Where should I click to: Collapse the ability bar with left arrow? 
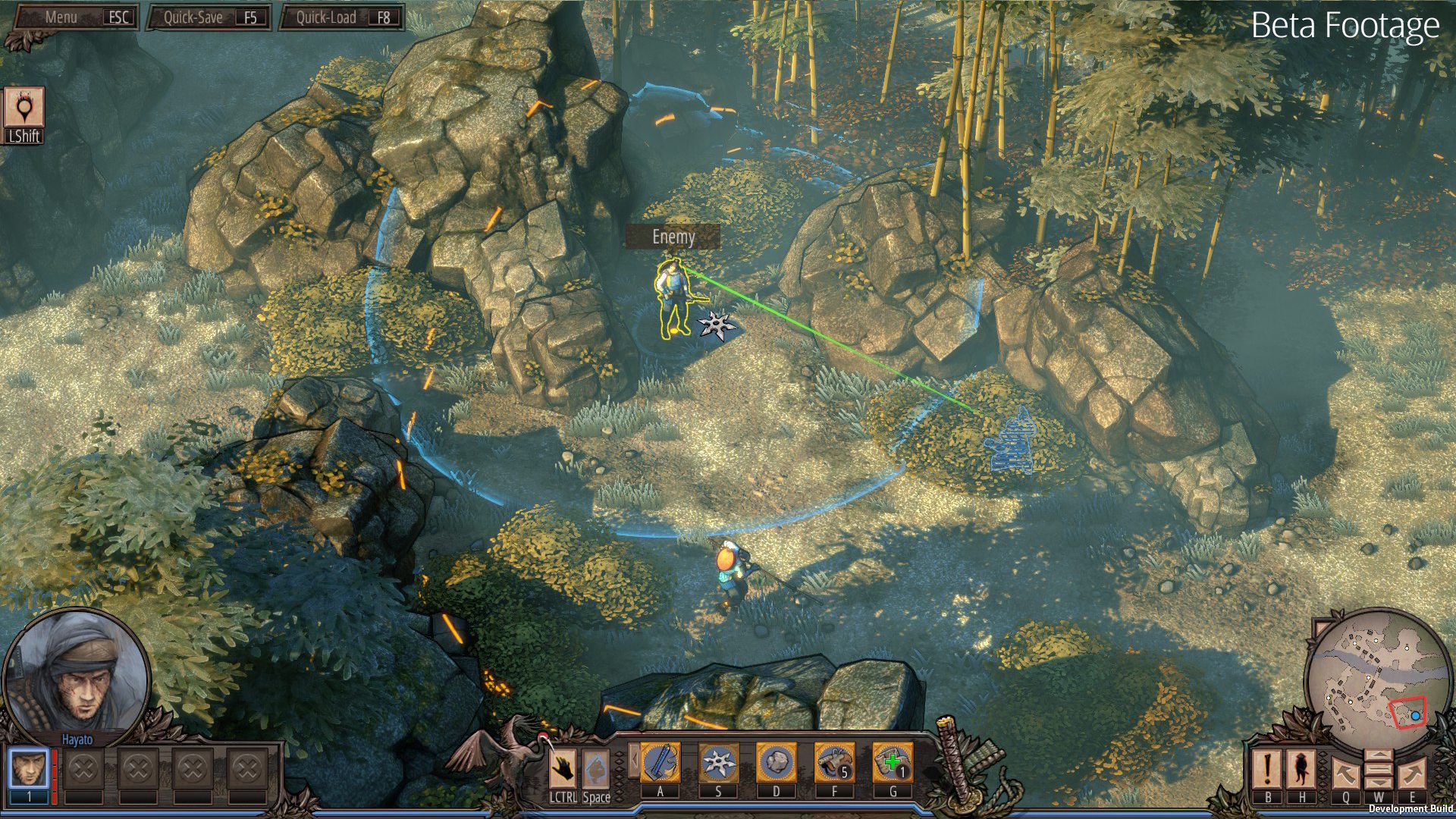[x=634, y=761]
